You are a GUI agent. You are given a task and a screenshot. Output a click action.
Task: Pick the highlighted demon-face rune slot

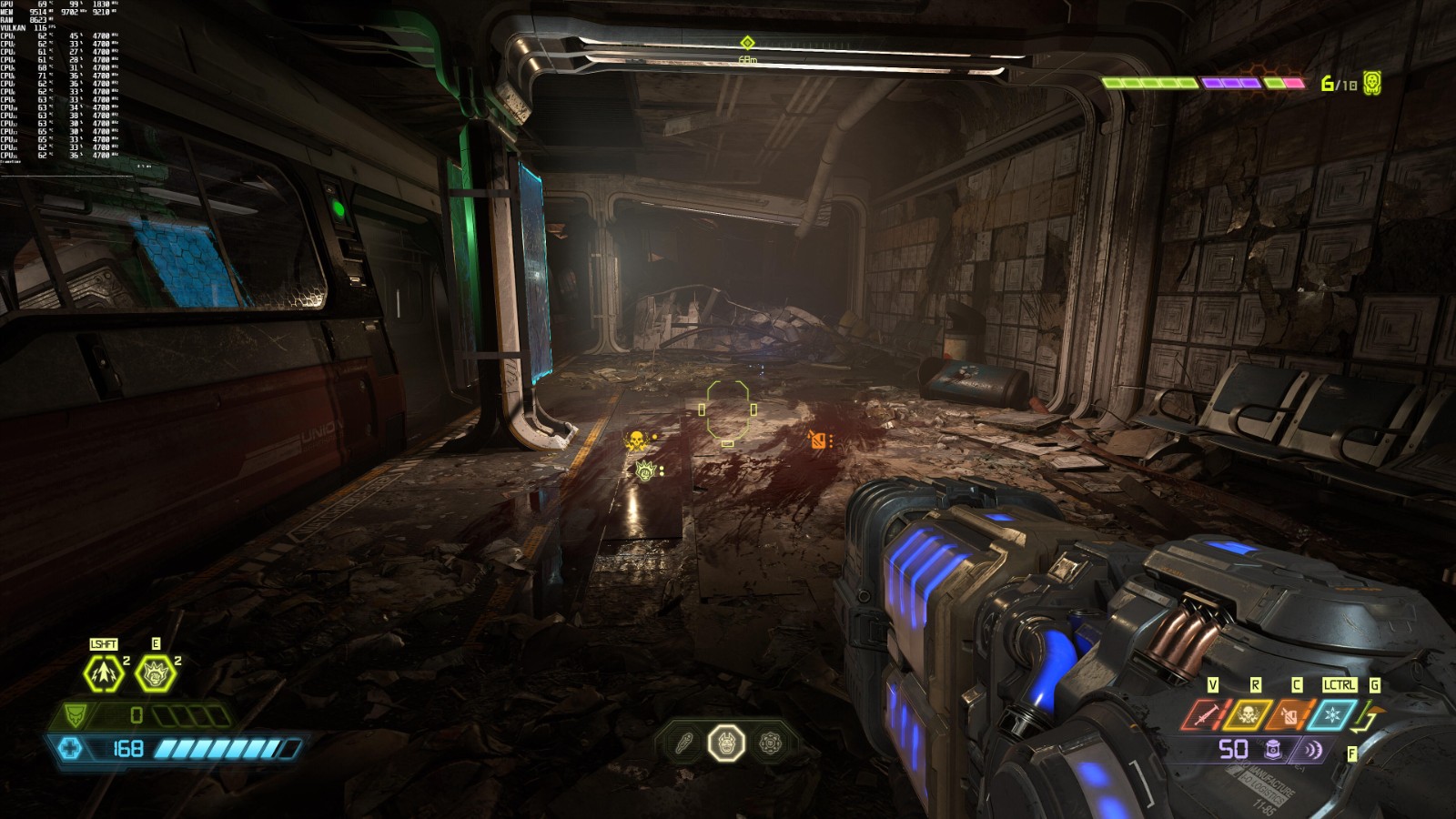[x=726, y=743]
